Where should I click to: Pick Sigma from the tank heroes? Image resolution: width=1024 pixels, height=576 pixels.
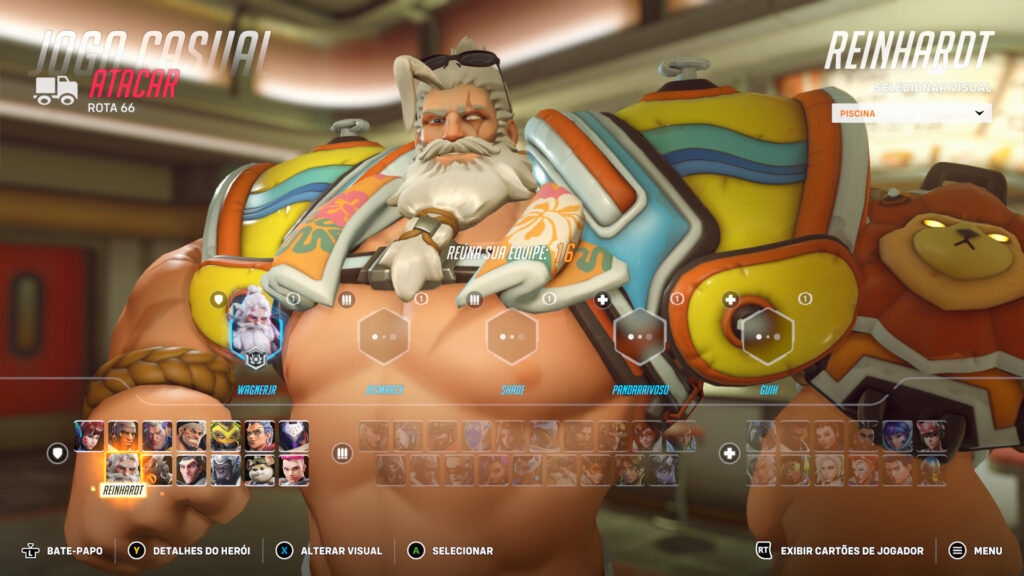pos(191,469)
